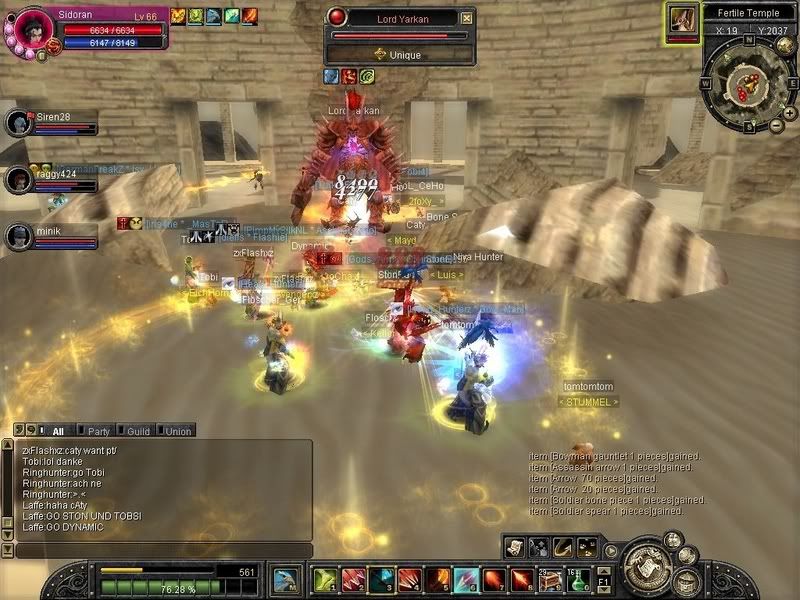The height and width of the screenshot is (600, 800).
Task: Click the up arrow above the F1 label
Action: (x=603, y=570)
